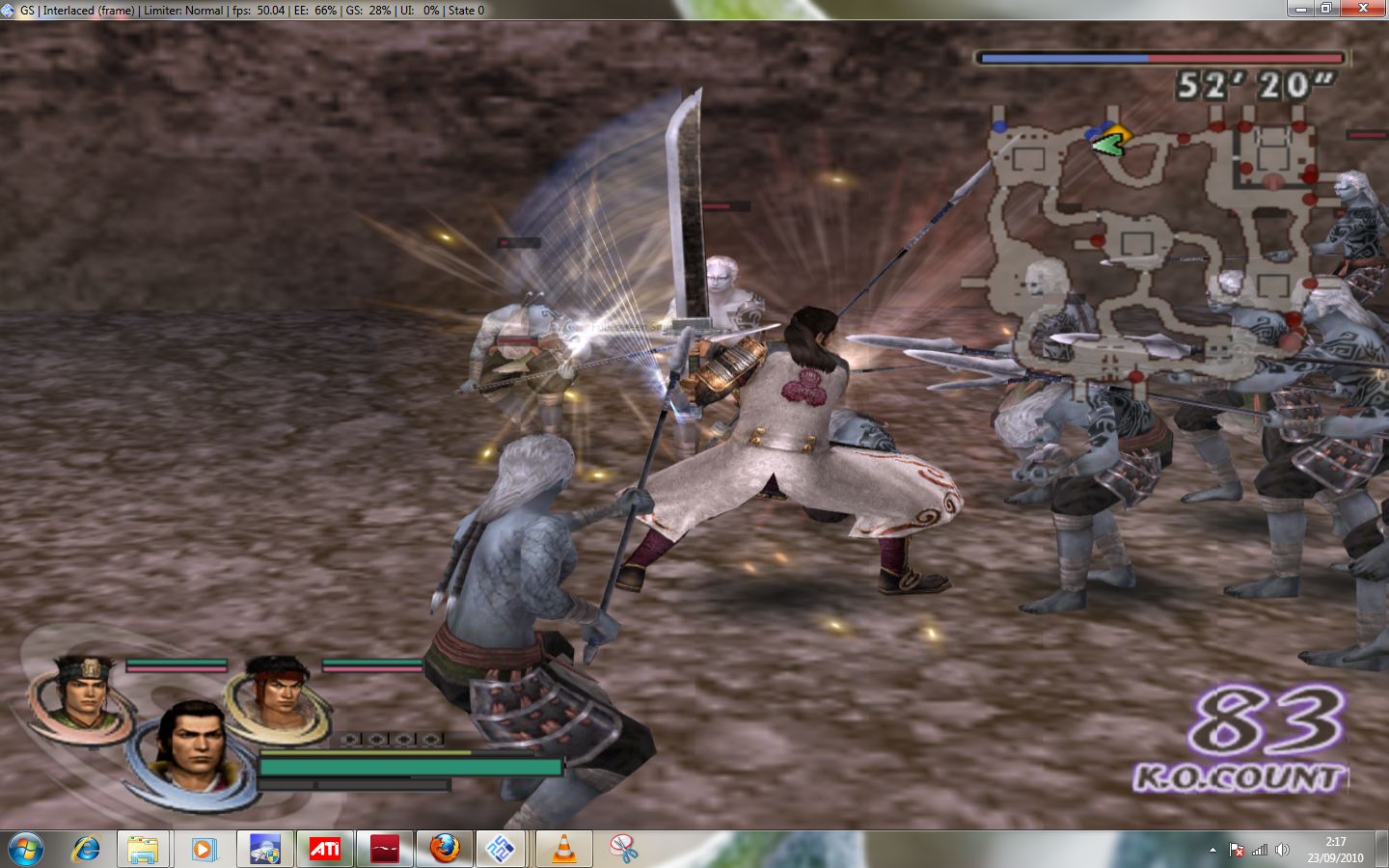Viewport: 1389px width, 868px height.
Task: Open Windows Media Player from the taskbar
Action: tap(204, 849)
